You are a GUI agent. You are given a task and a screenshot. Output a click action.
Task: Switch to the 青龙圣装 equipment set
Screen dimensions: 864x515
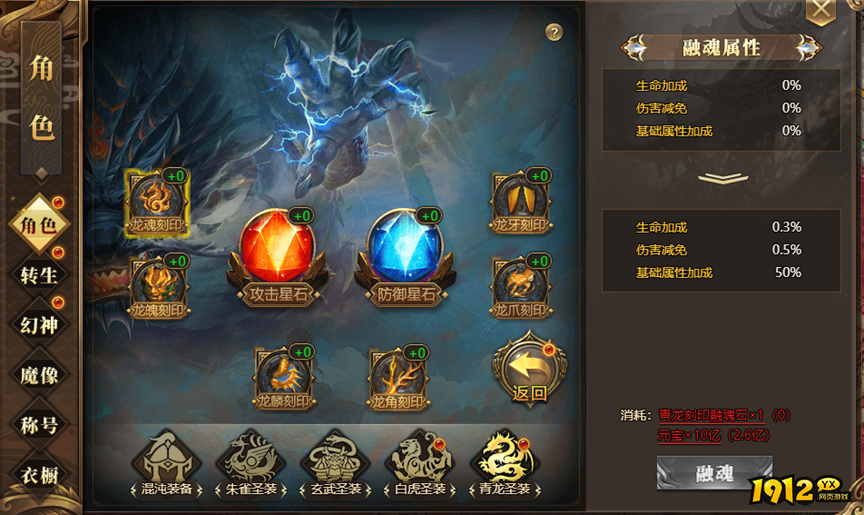coord(504,463)
